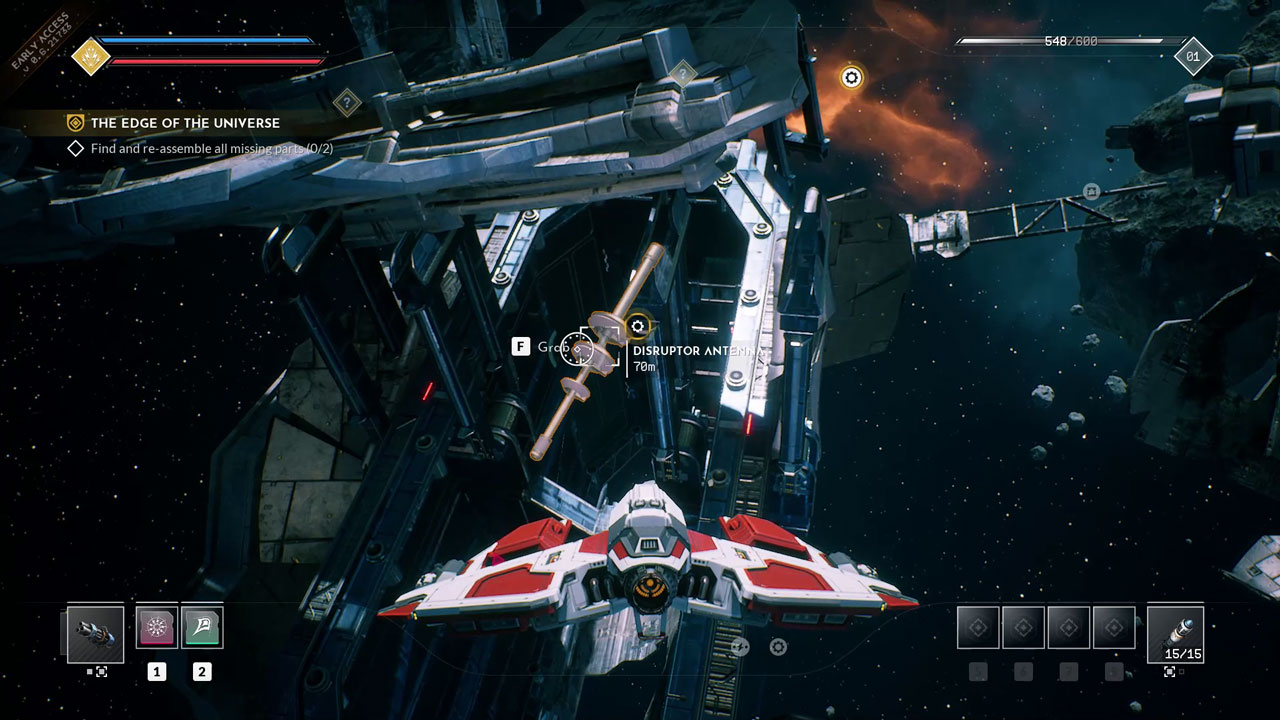Activate the pink spiked-wheel device
The image size is (1280, 720).
coord(157,627)
